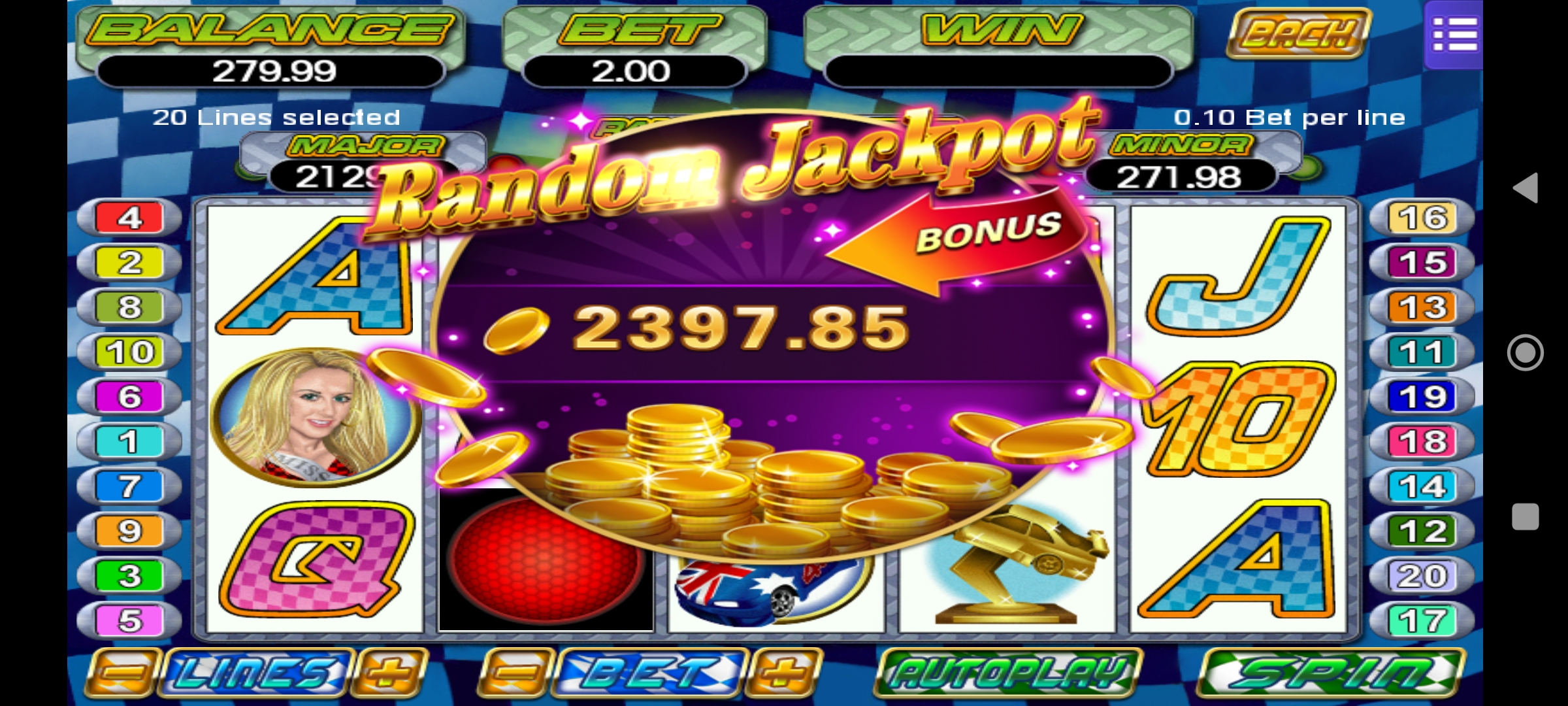Select payline number 16

[x=1422, y=218]
